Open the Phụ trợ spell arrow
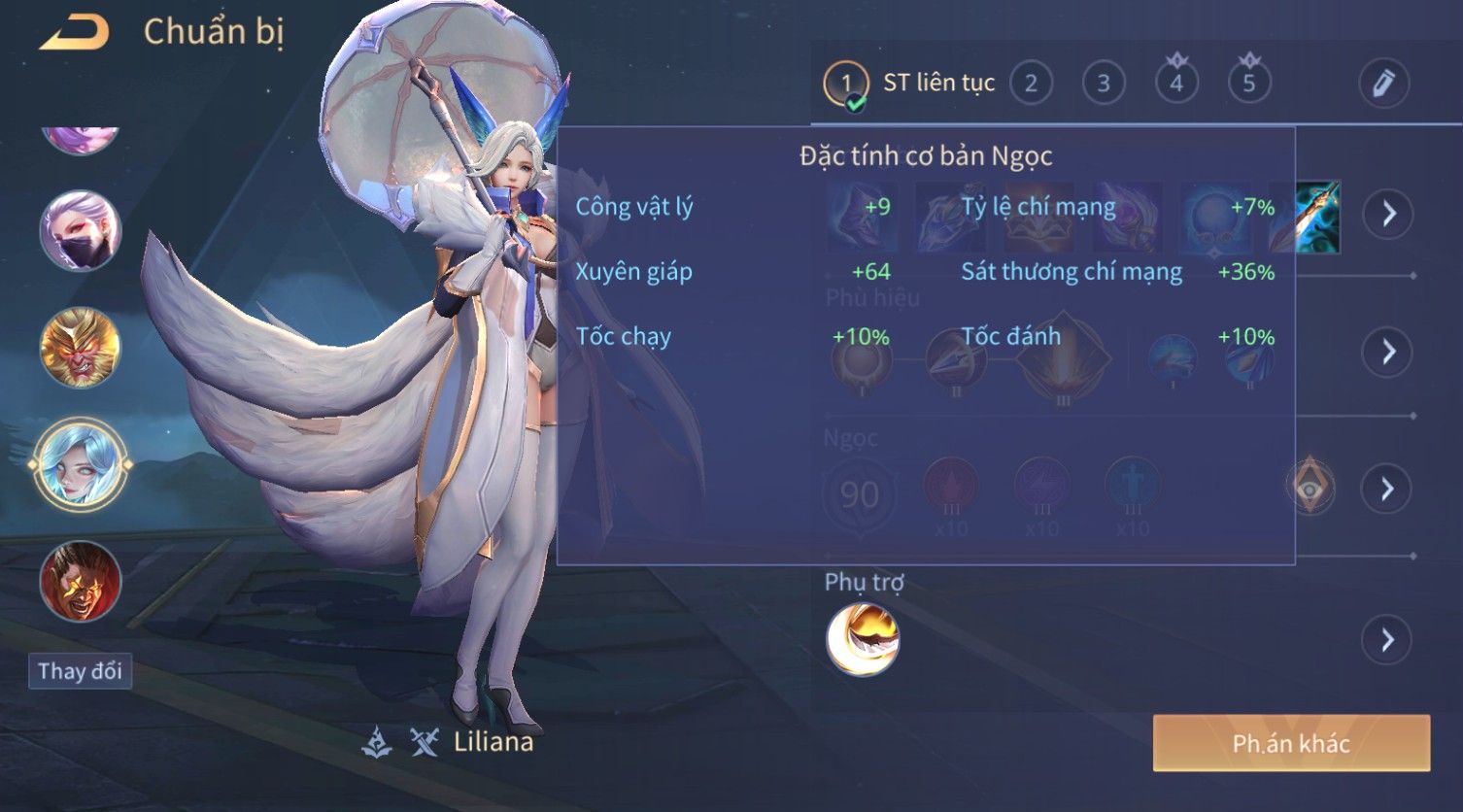The width and height of the screenshot is (1463, 812). [x=1387, y=640]
